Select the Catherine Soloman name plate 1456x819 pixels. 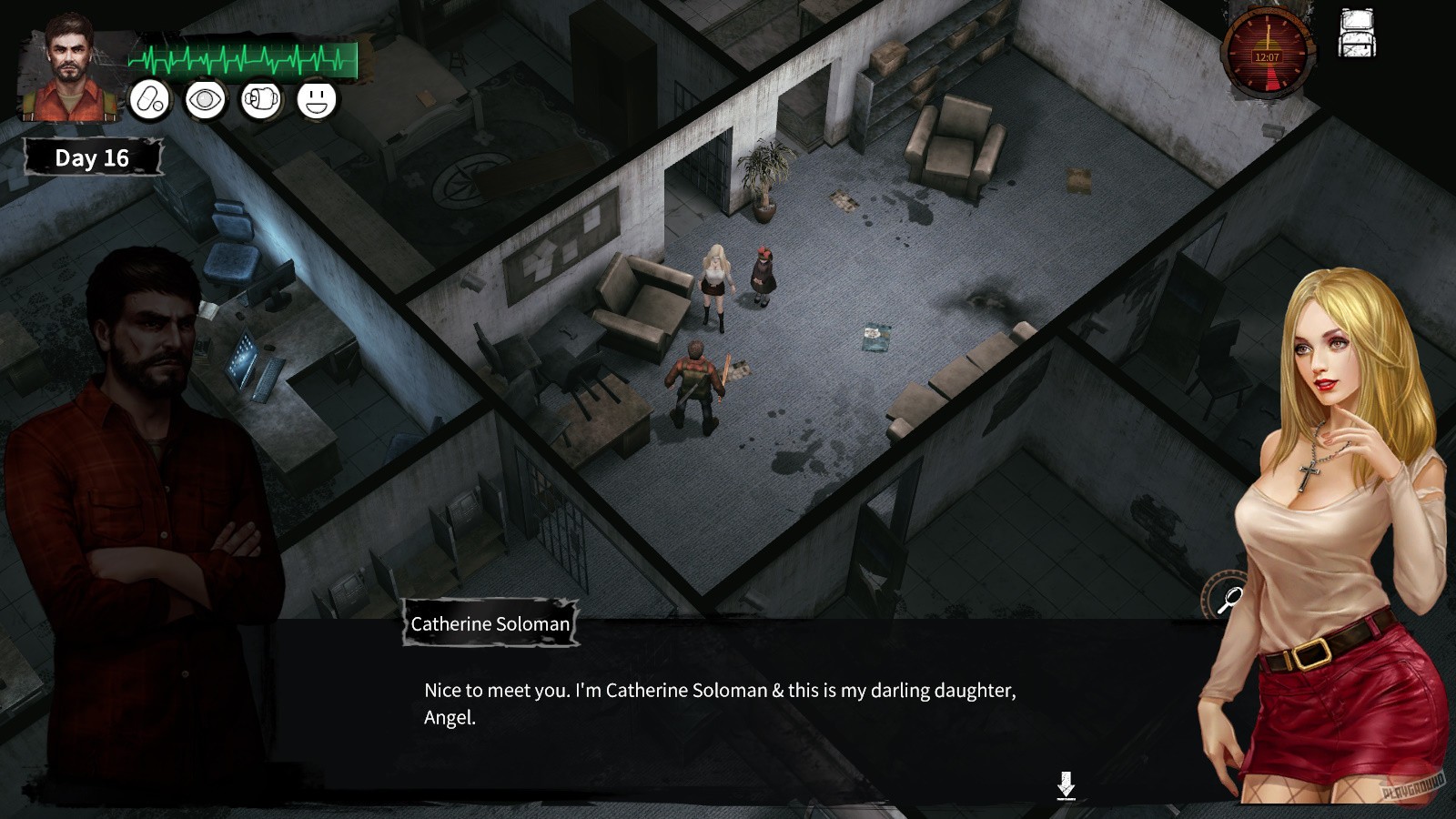point(489,623)
